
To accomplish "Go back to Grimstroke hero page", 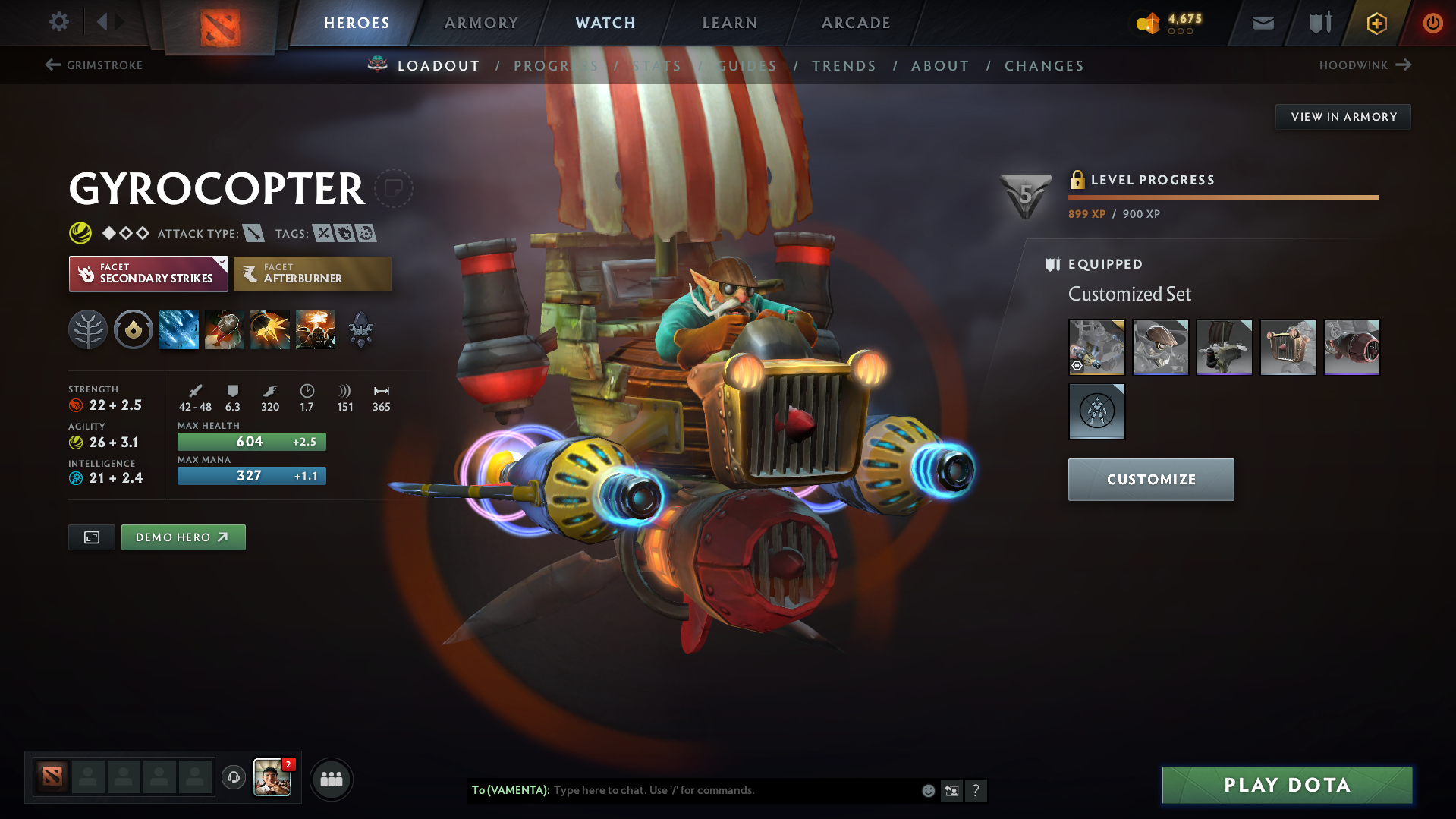I will (x=93, y=65).
